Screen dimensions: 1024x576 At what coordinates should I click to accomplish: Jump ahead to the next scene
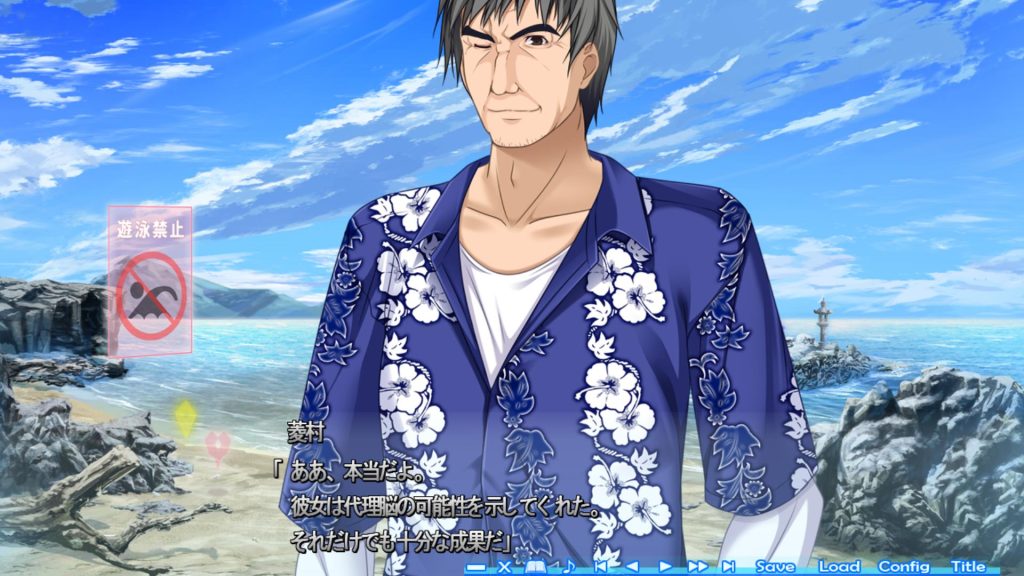point(729,567)
